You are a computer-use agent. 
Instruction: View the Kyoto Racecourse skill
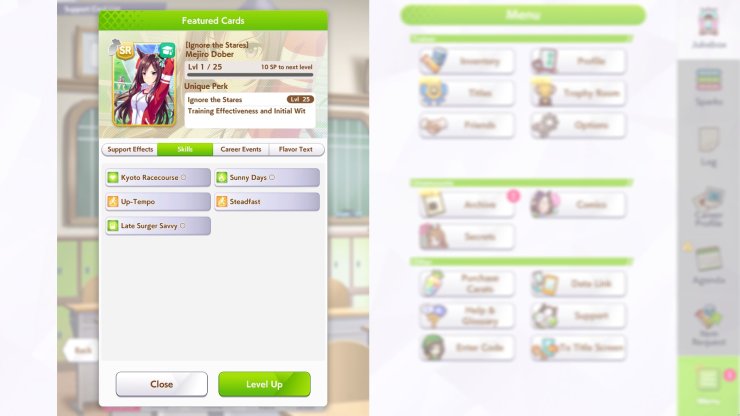tap(158, 178)
